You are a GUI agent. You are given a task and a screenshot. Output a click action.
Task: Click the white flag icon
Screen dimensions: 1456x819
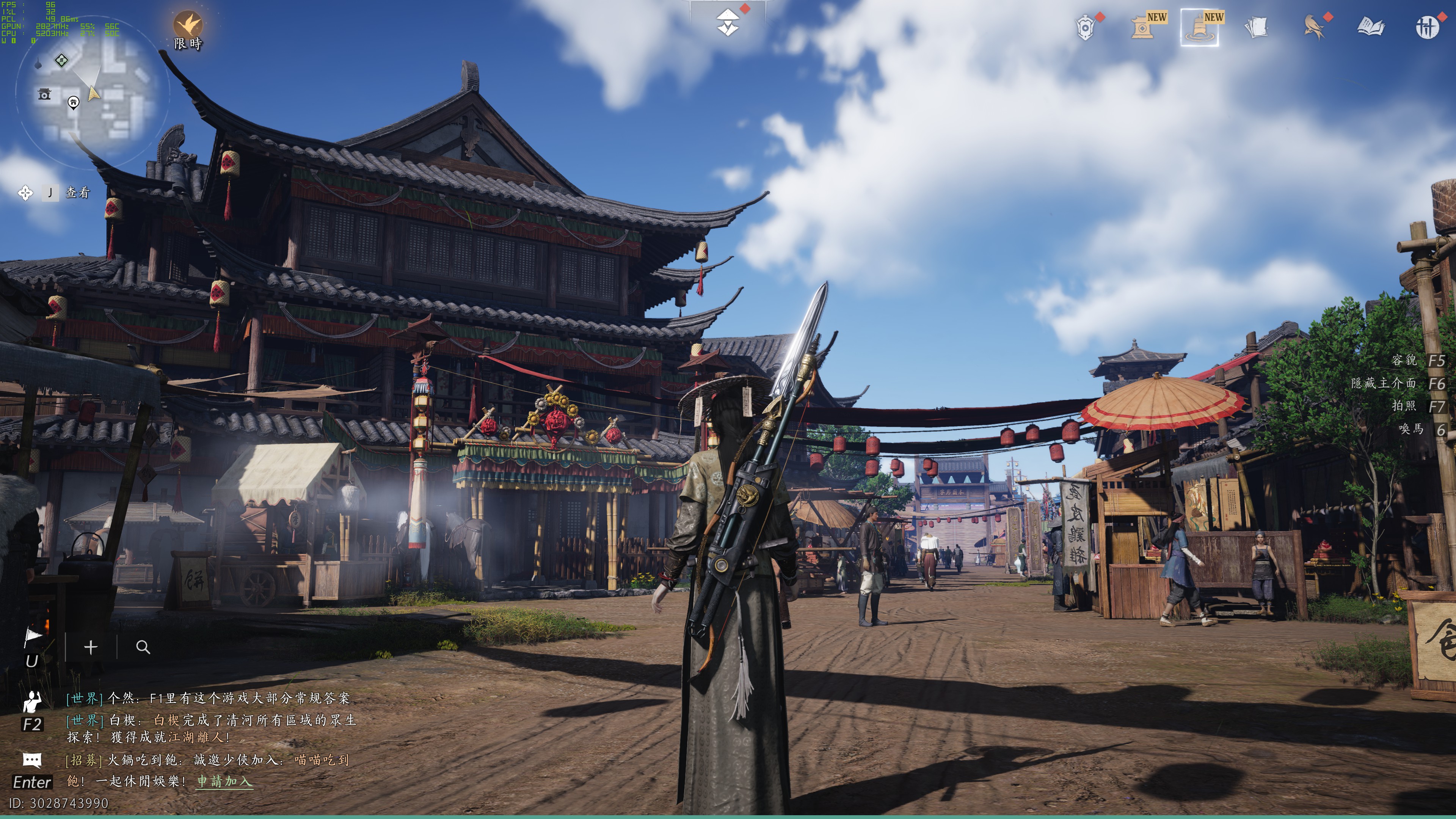pos(33,637)
